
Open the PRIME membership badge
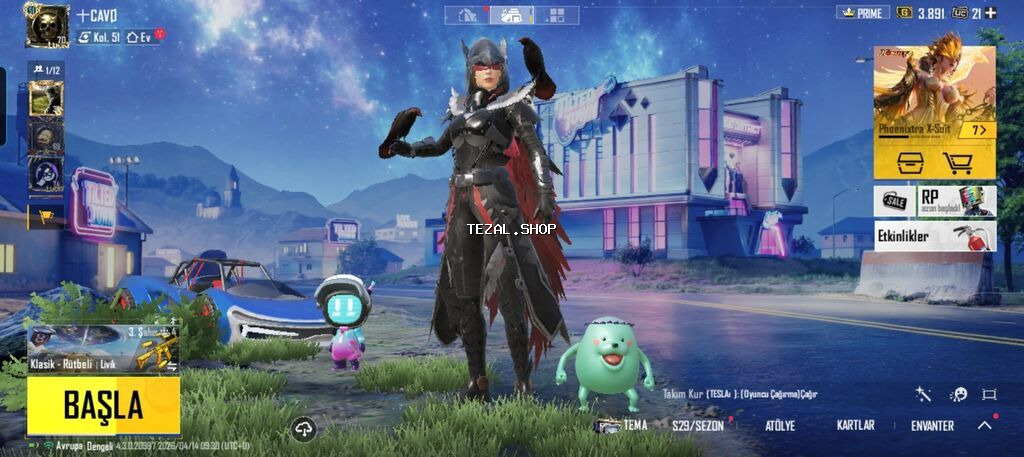tap(863, 13)
